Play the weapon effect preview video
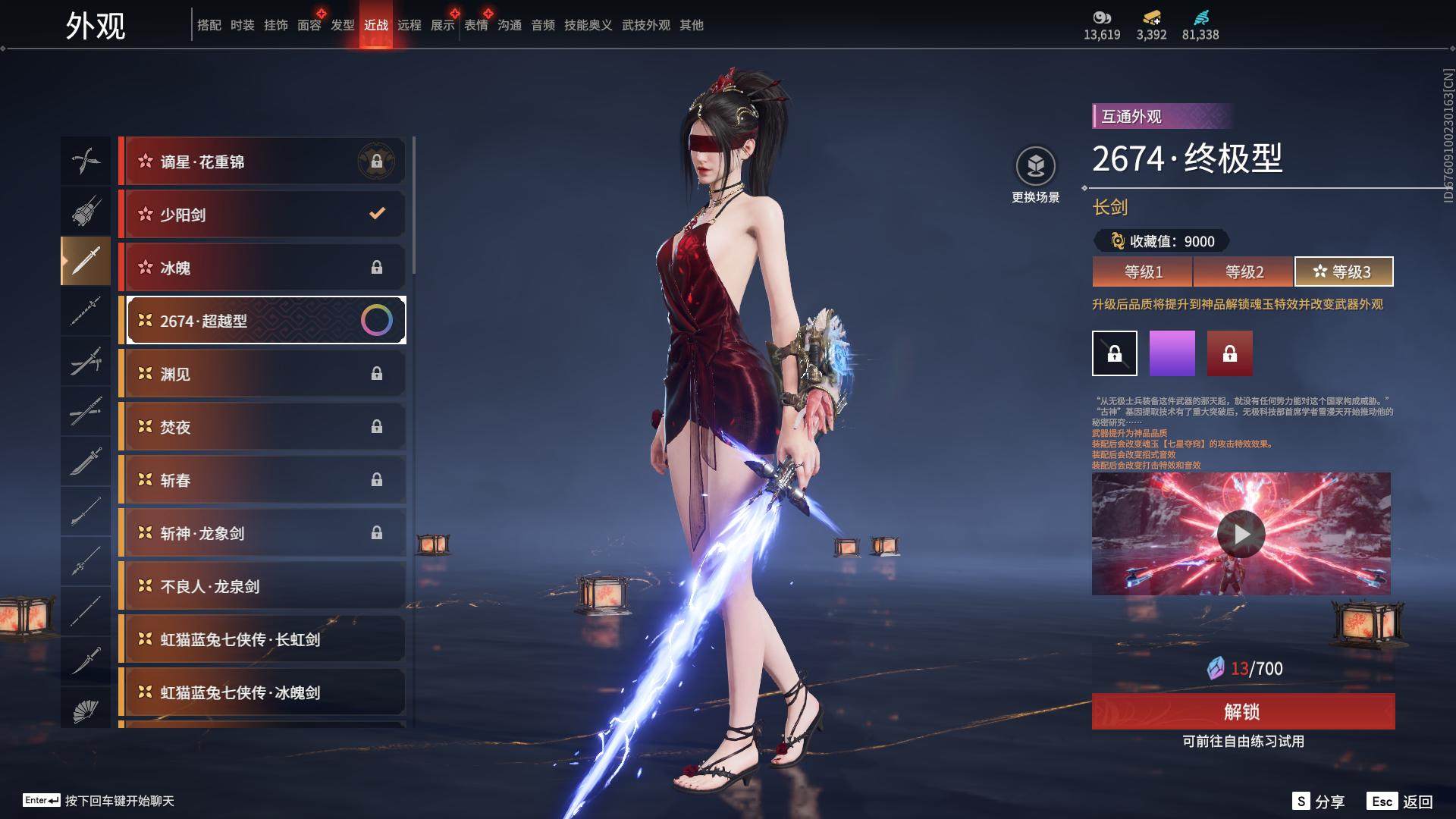 (1241, 534)
